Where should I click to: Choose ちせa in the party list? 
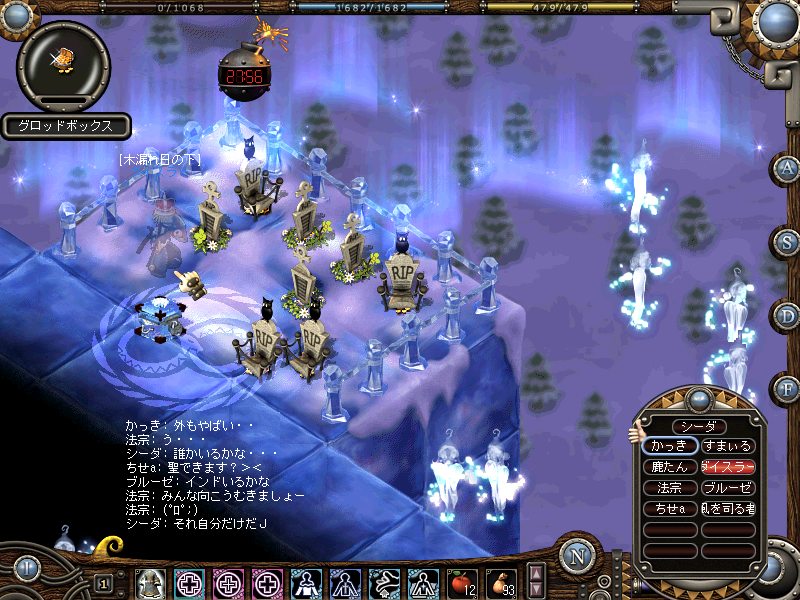pos(670,509)
